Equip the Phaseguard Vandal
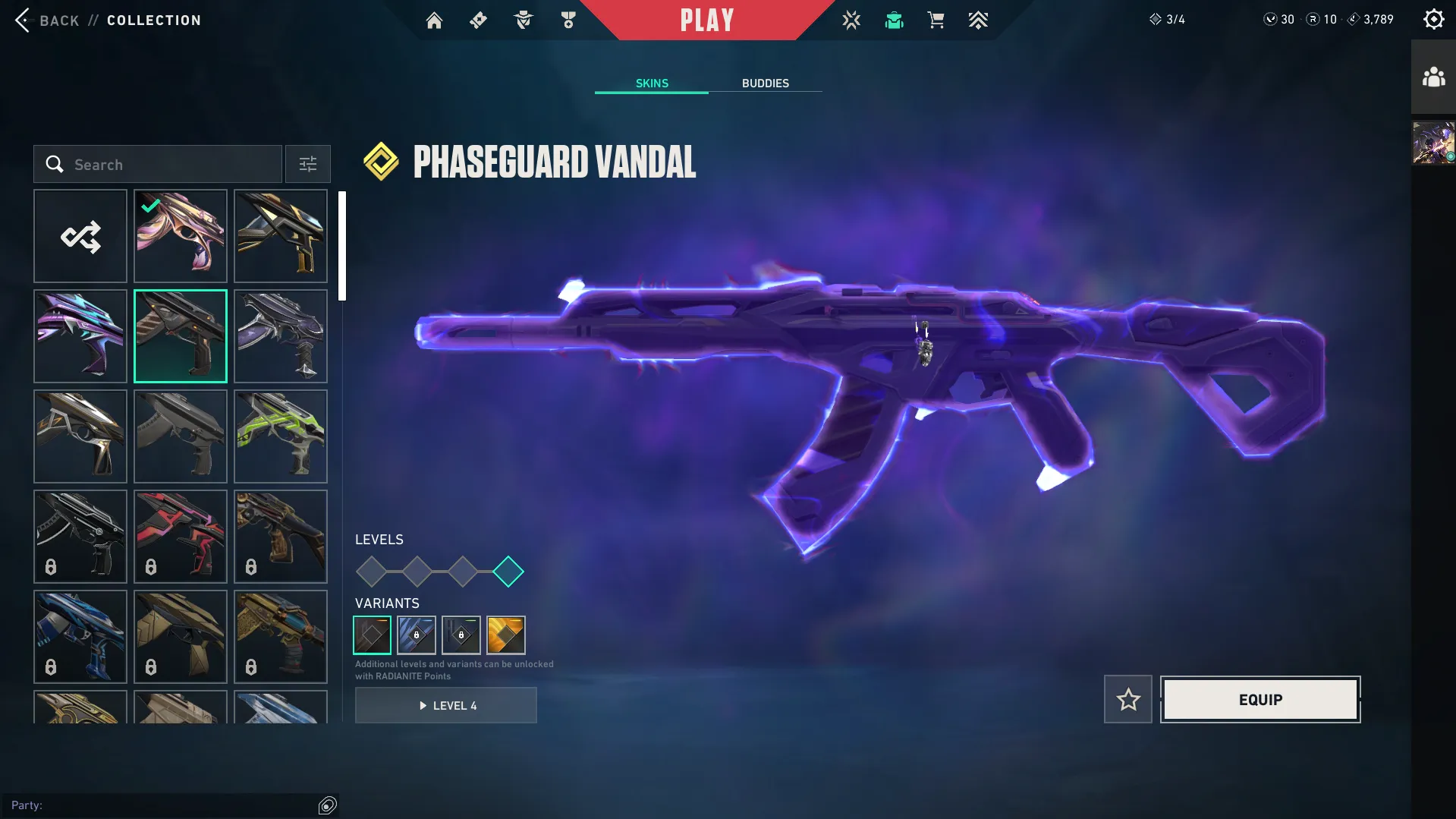1456x819 pixels. (x=1260, y=700)
